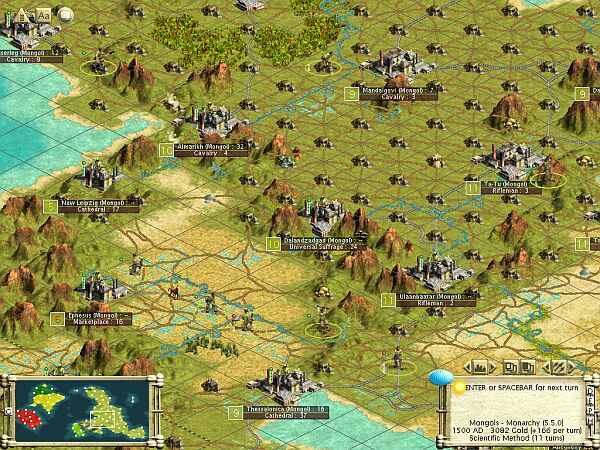Viewport: 600px width, 450px height.
Task: Open the advisors round button
Action: coord(65,14)
